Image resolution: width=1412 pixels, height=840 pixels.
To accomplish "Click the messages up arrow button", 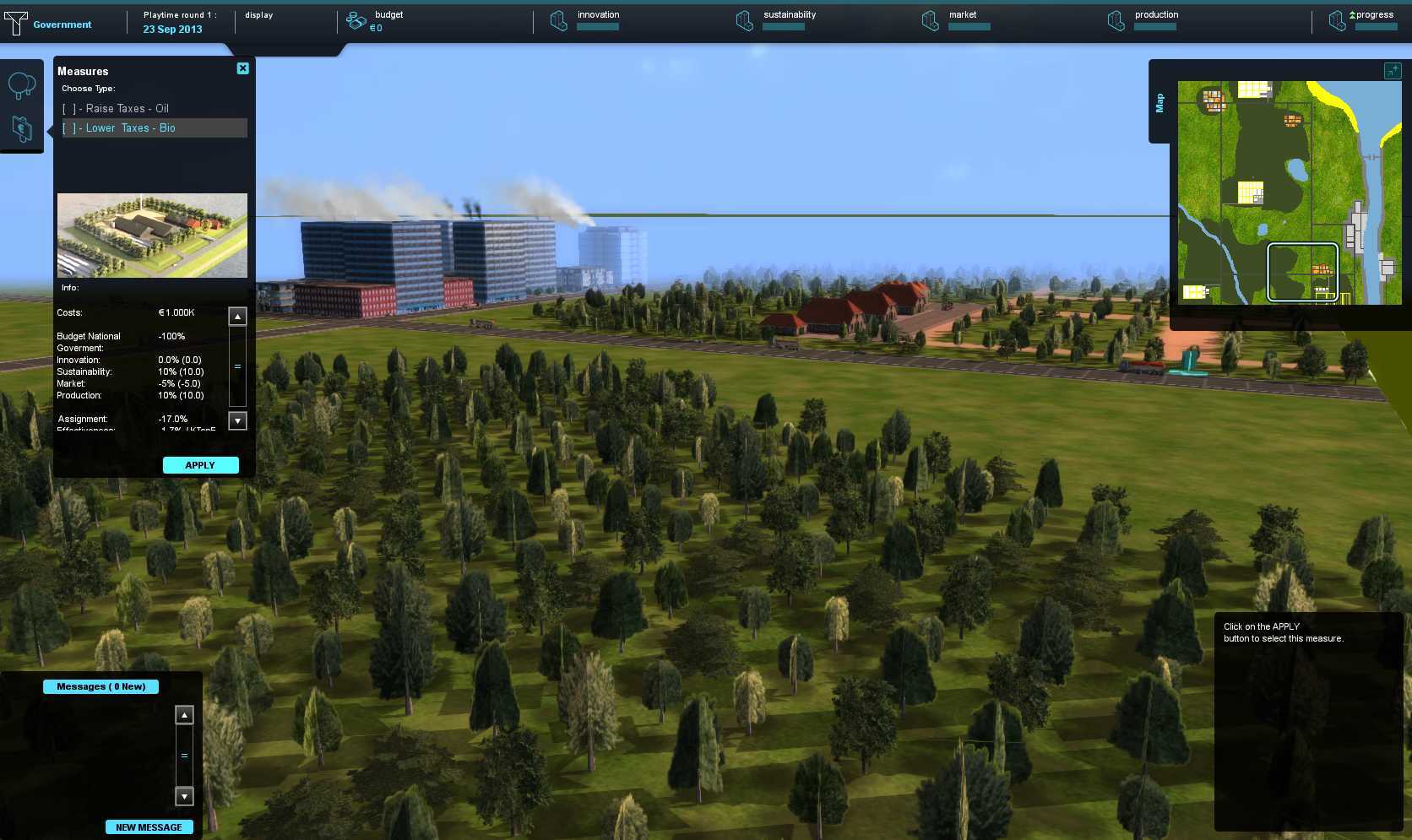I will pos(184,715).
